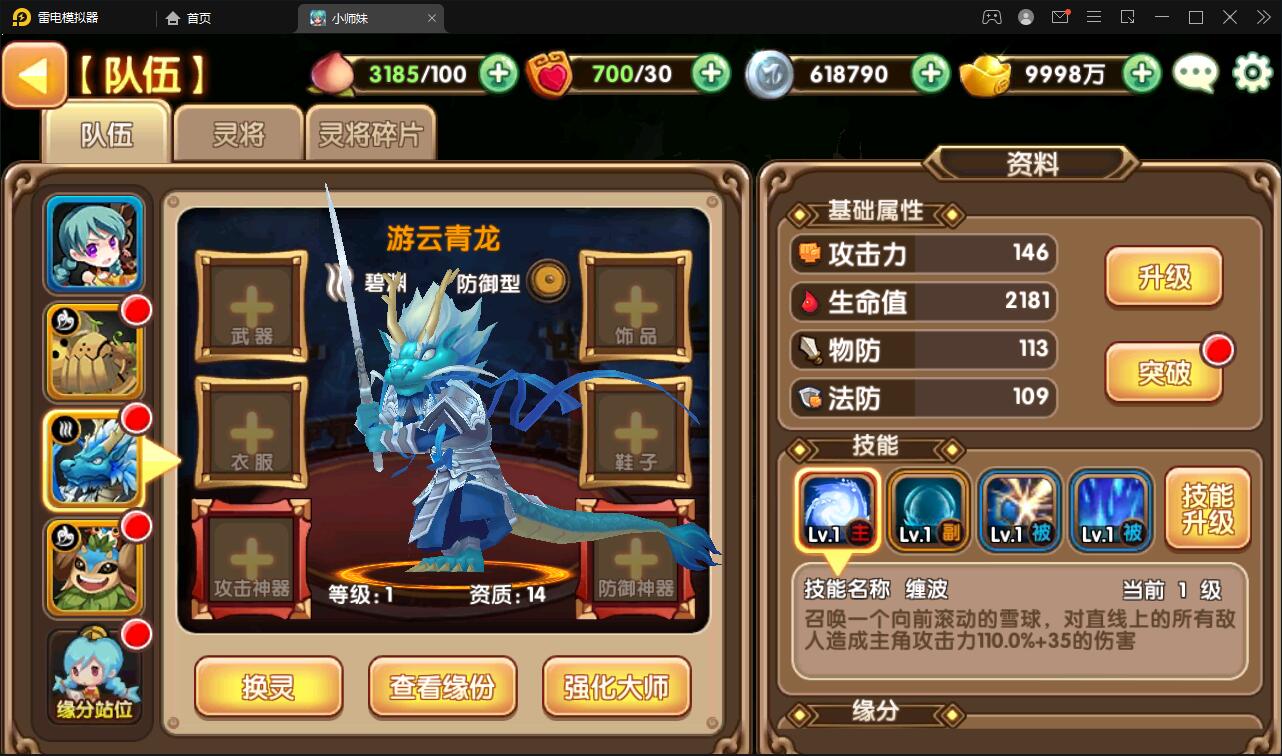Switch to the 灵将 tab

pyautogui.click(x=236, y=133)
